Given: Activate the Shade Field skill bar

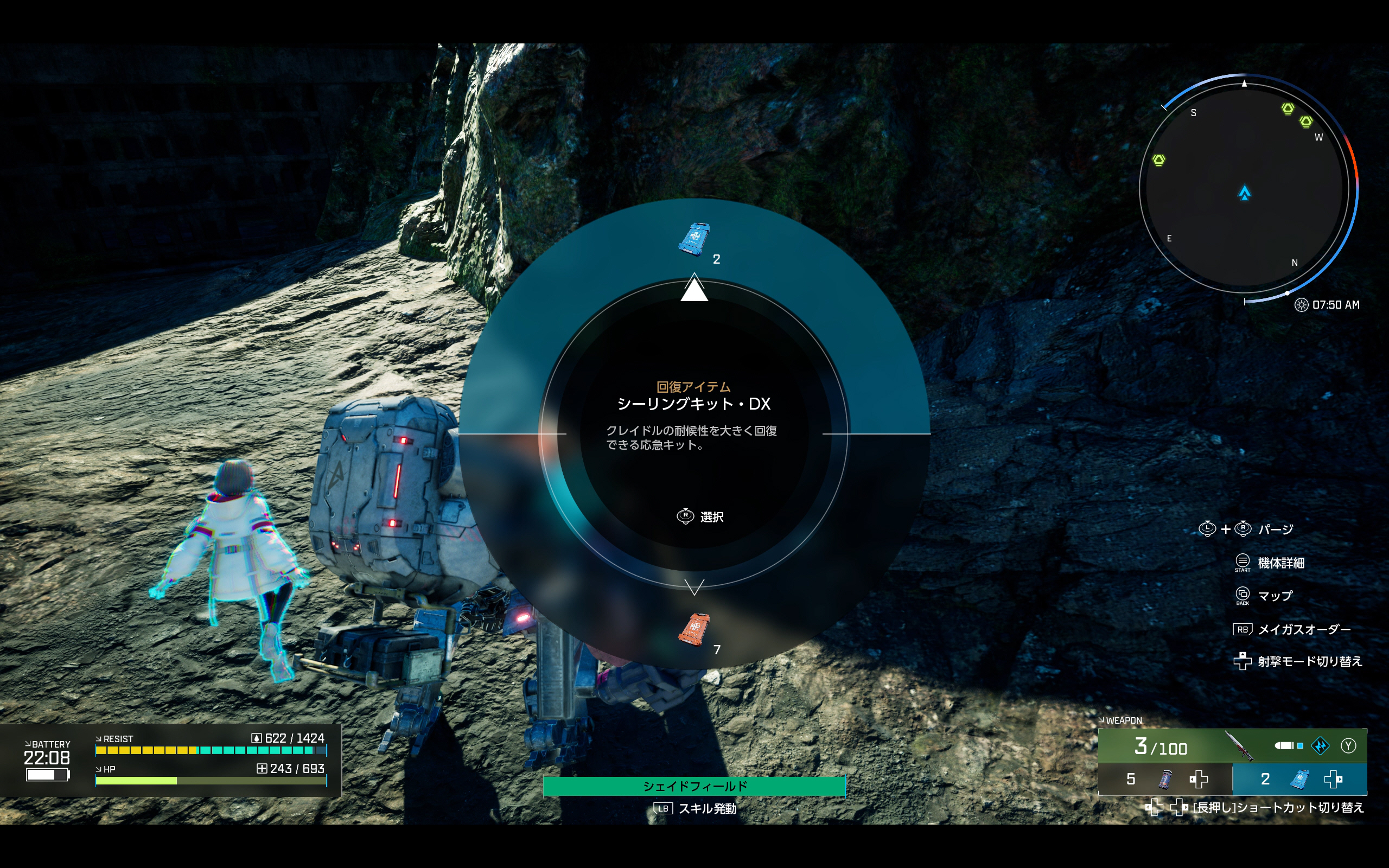Looking at the screenshot, I should tap(694, 786).
